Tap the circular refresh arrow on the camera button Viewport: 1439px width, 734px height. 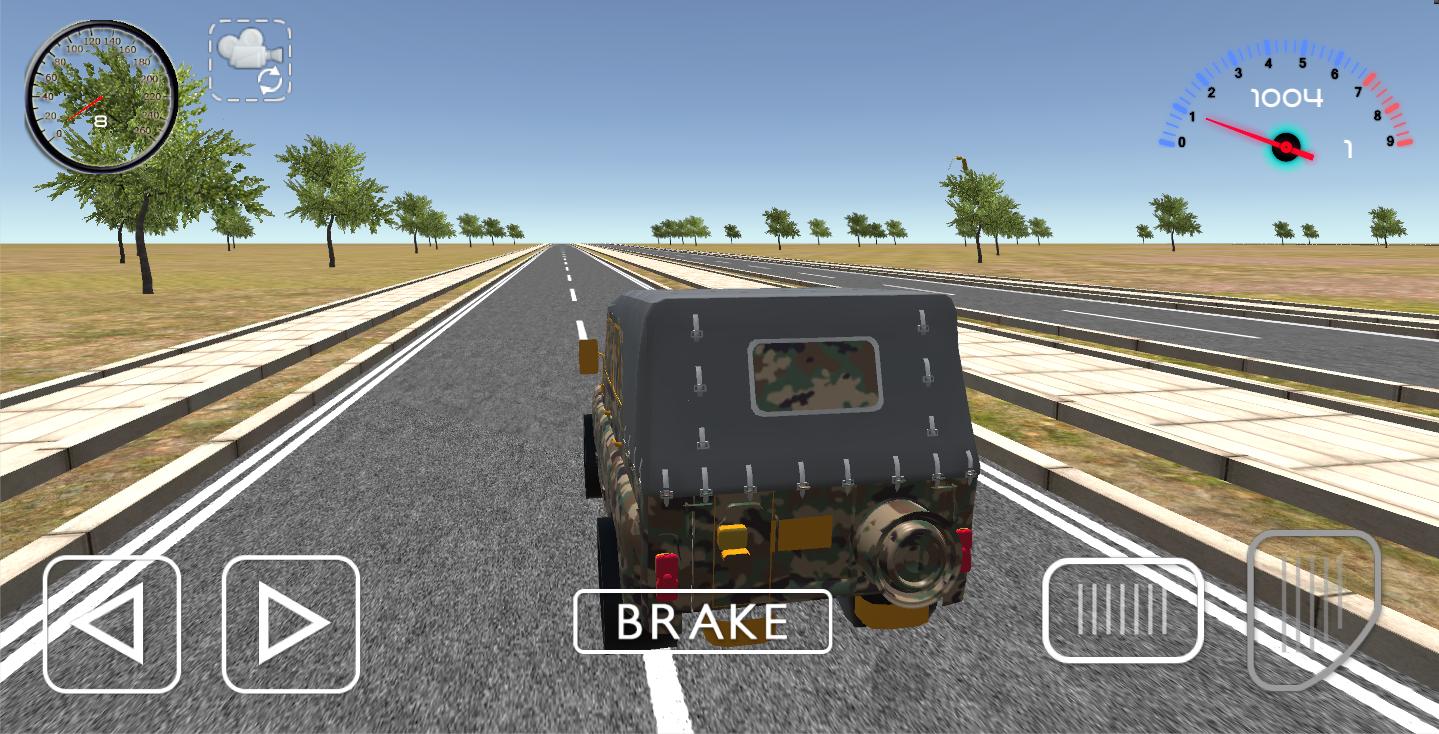pyautogui.click(x=270, y=80)
